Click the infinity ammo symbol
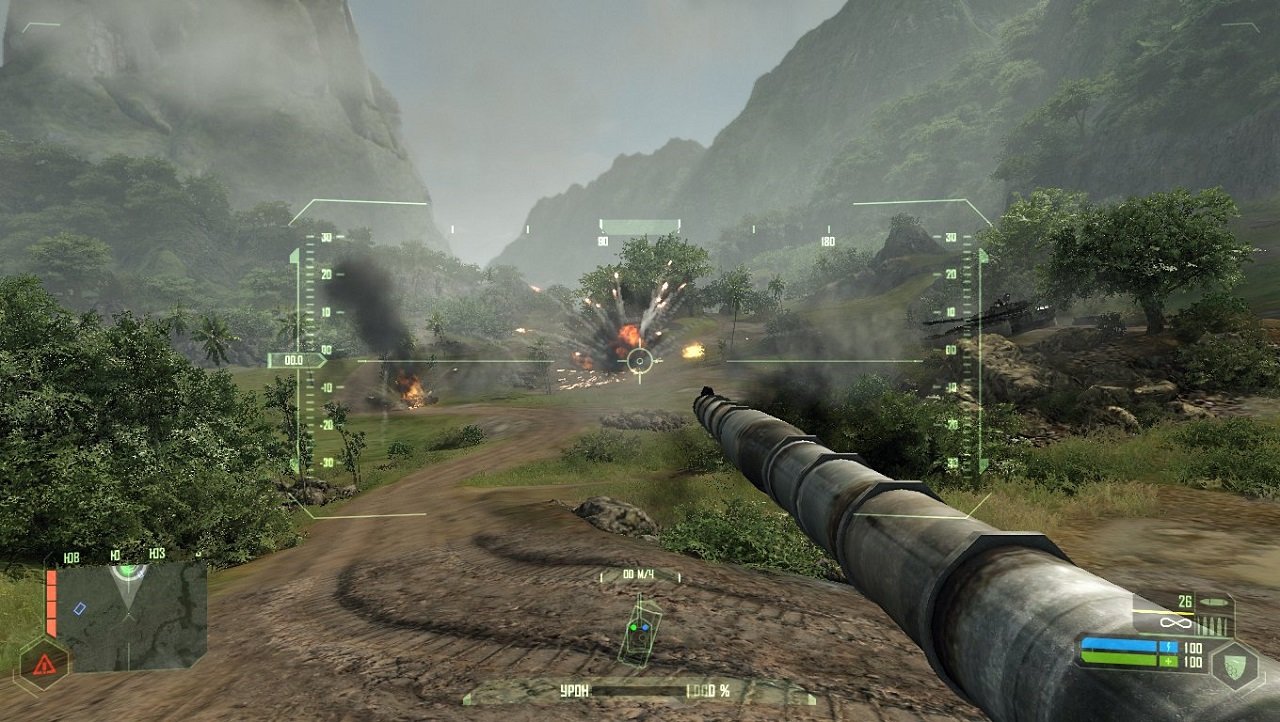Viewport: 1280px width, 722px height. click(1176, 623)
